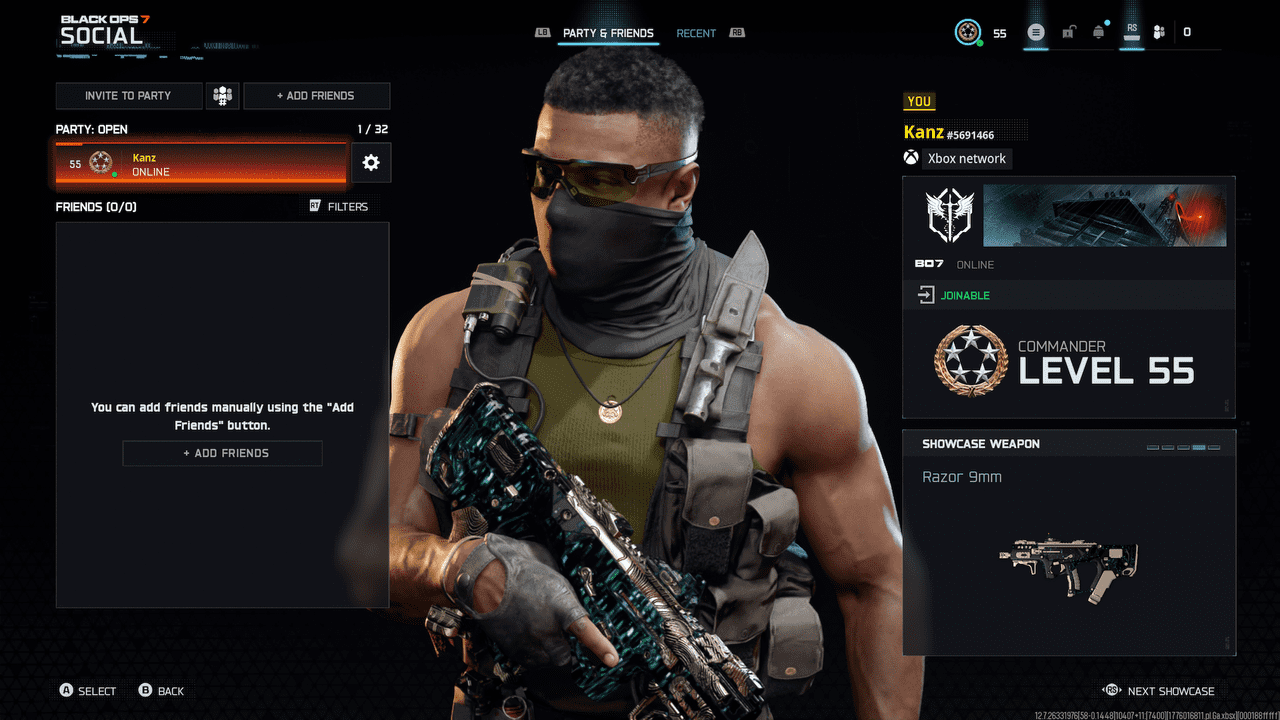Open the notifications bell icon
This screenshot has width=1280, height=720.
click(1098, 31)
